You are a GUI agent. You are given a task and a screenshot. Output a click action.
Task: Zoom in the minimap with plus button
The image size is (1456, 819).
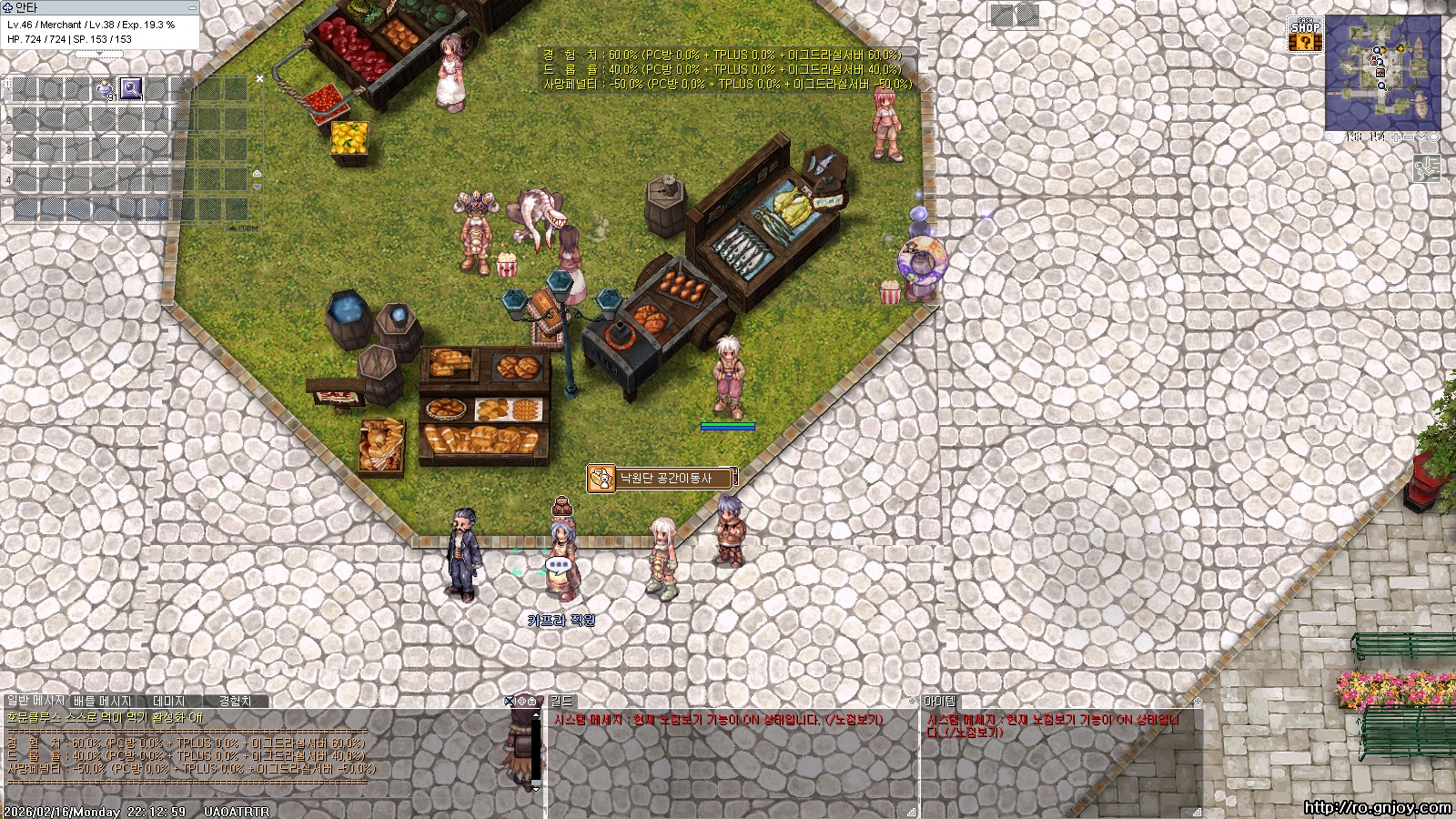(1397, 137)
